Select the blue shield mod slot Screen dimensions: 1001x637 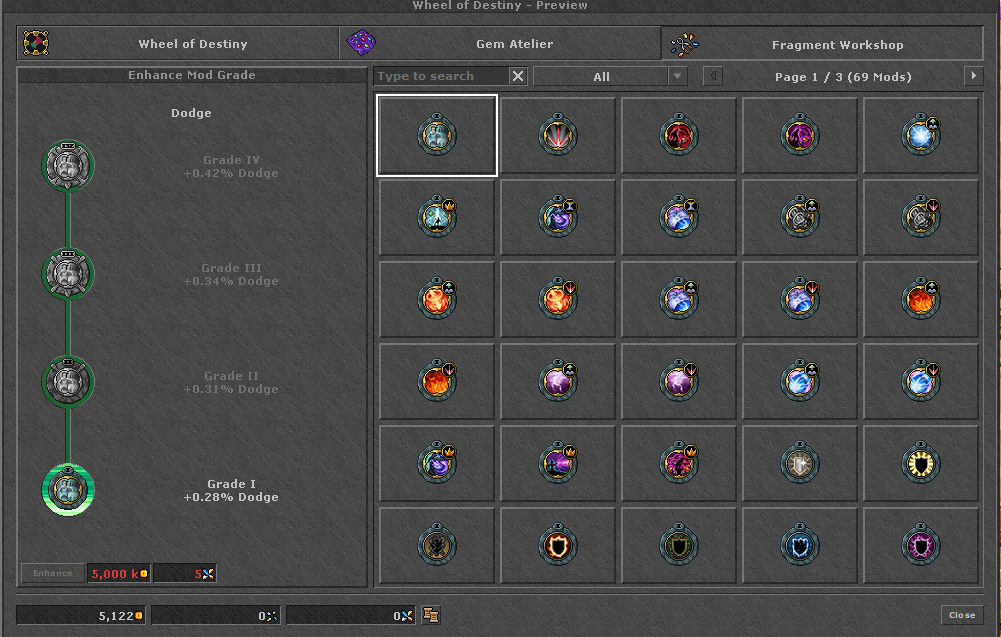[x=800, y=546]
